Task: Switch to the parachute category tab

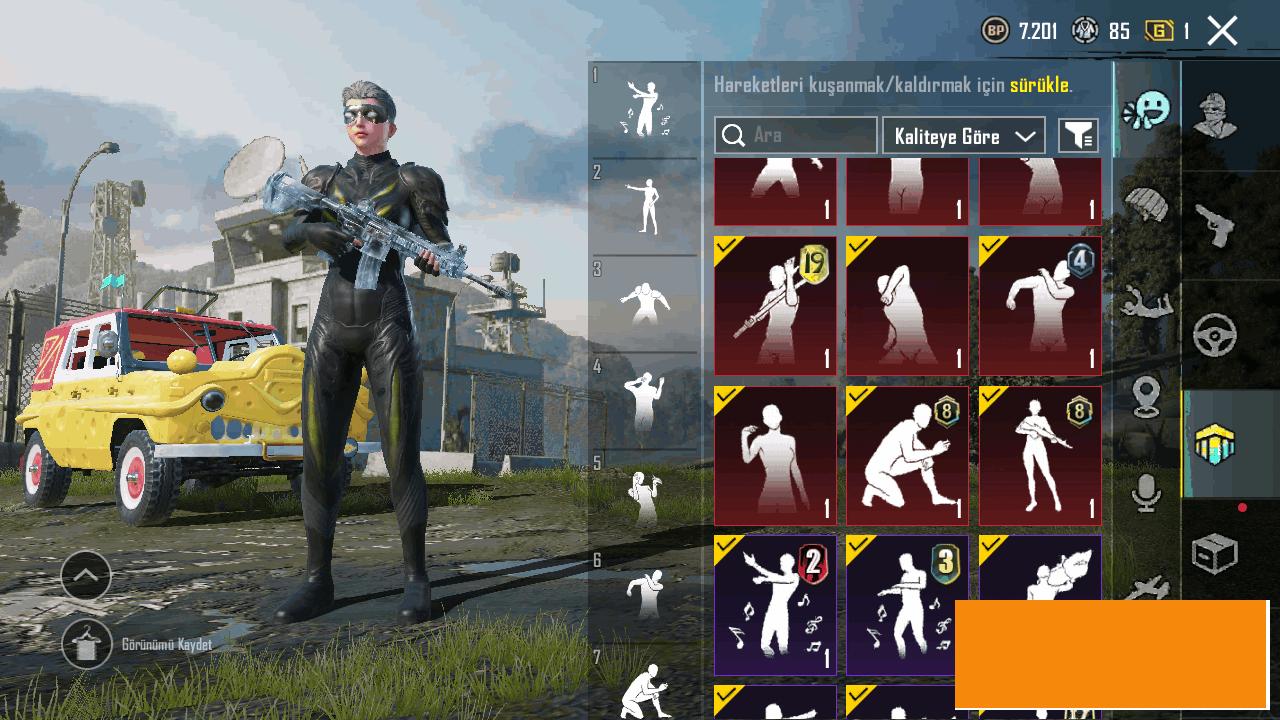Action: (x=1146, y=205)
